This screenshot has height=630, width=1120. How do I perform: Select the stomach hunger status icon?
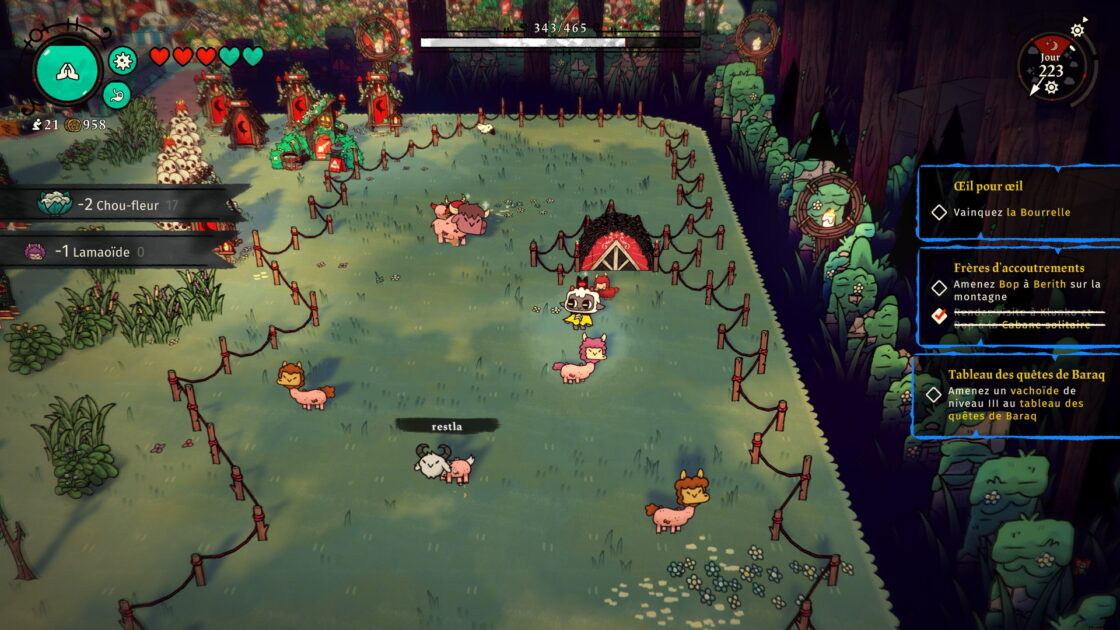click(116, 96)
